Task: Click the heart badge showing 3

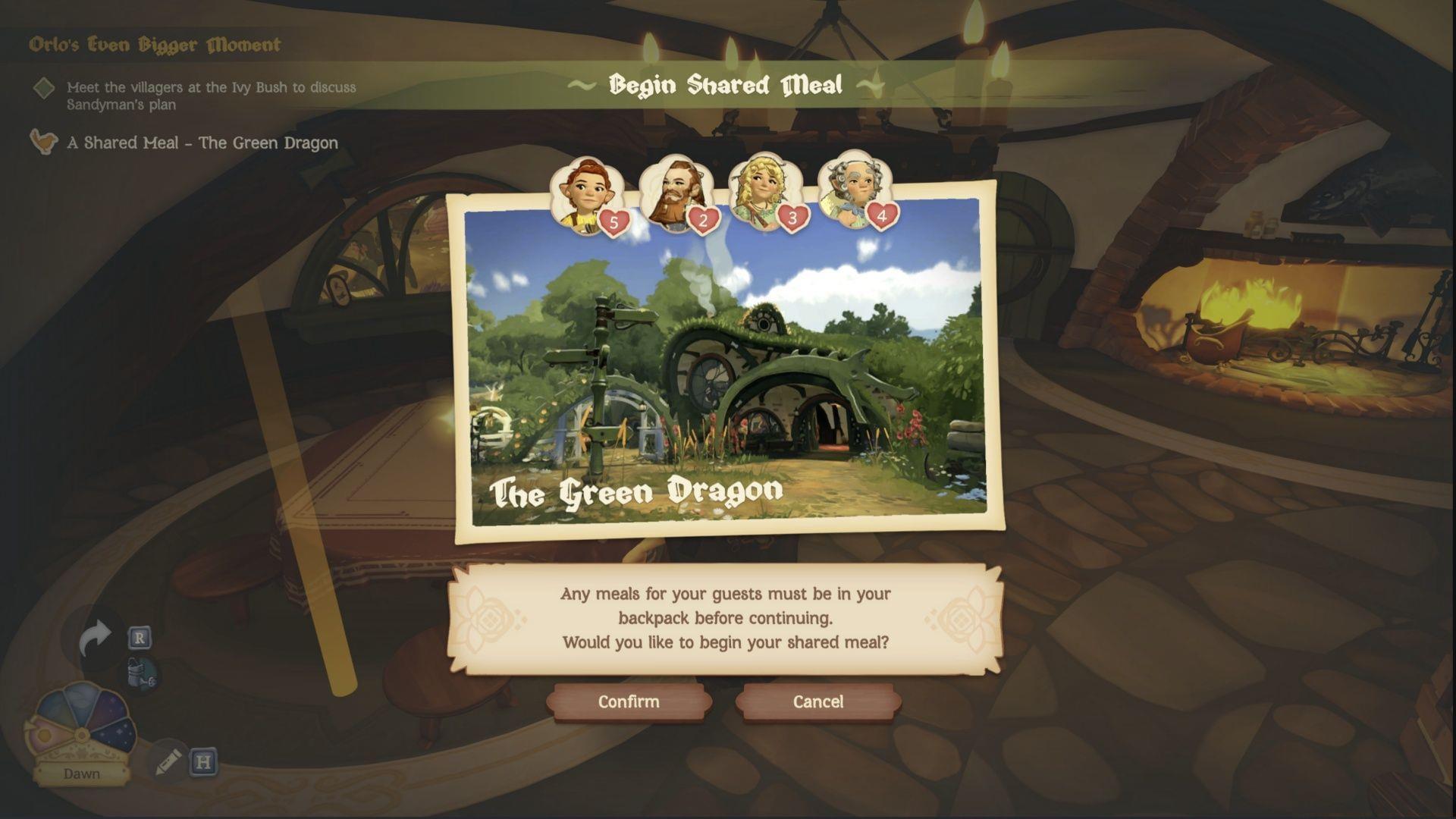Action: (792, 220)
